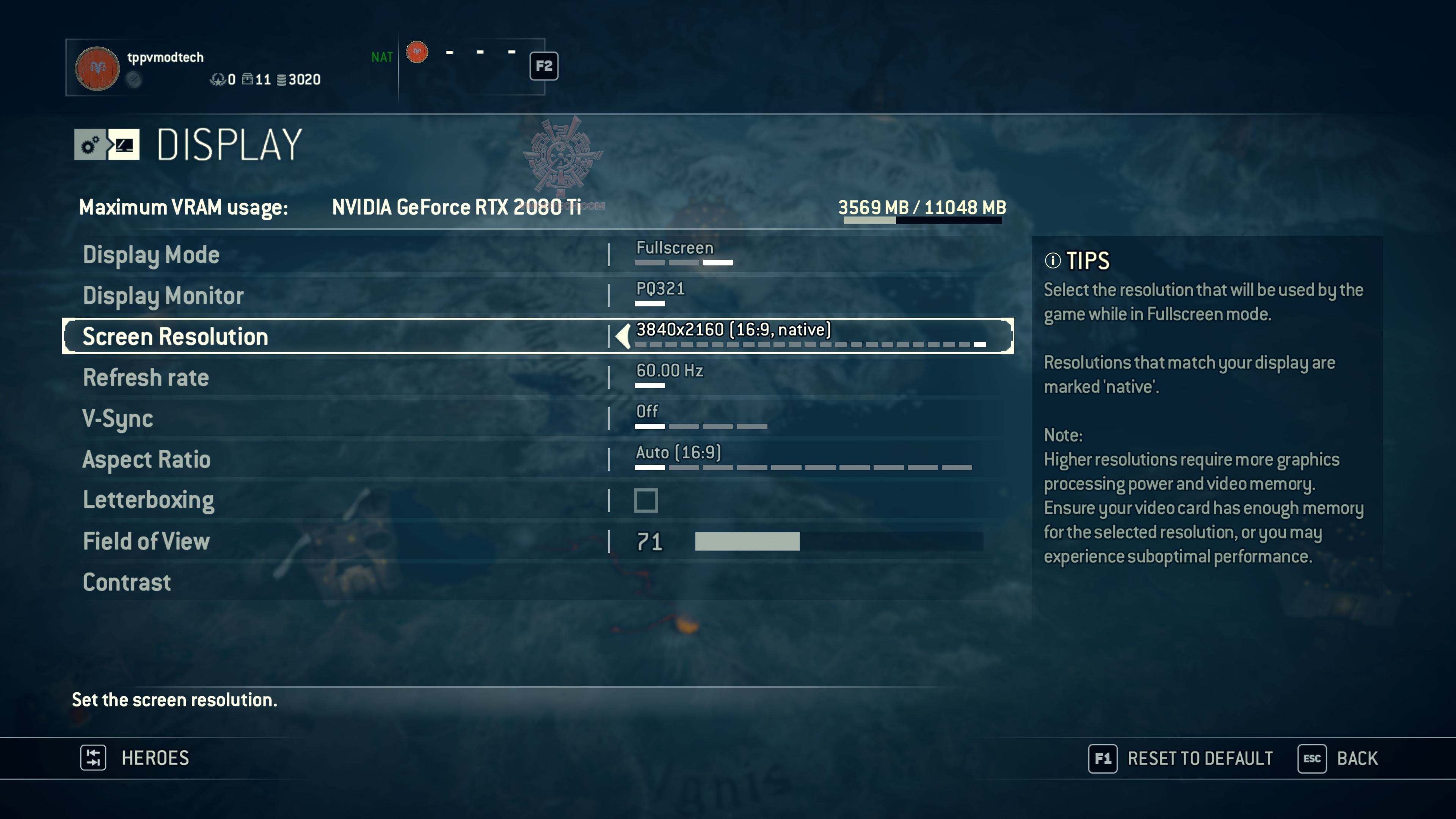Adjust the Field of View slider
The height and width of the screenshot is (819, 1456).
tap(838, 541)
